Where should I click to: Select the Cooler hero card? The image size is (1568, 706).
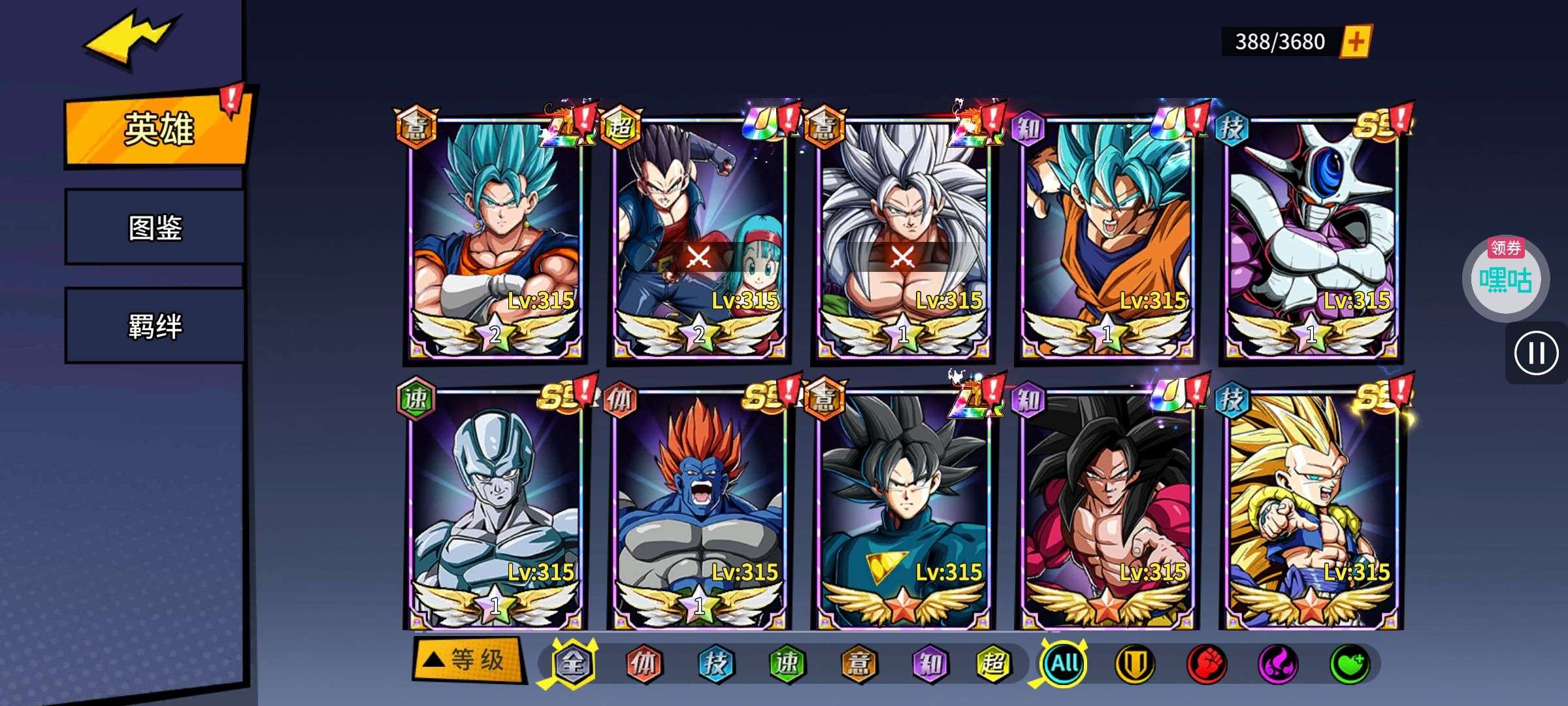1311,237
